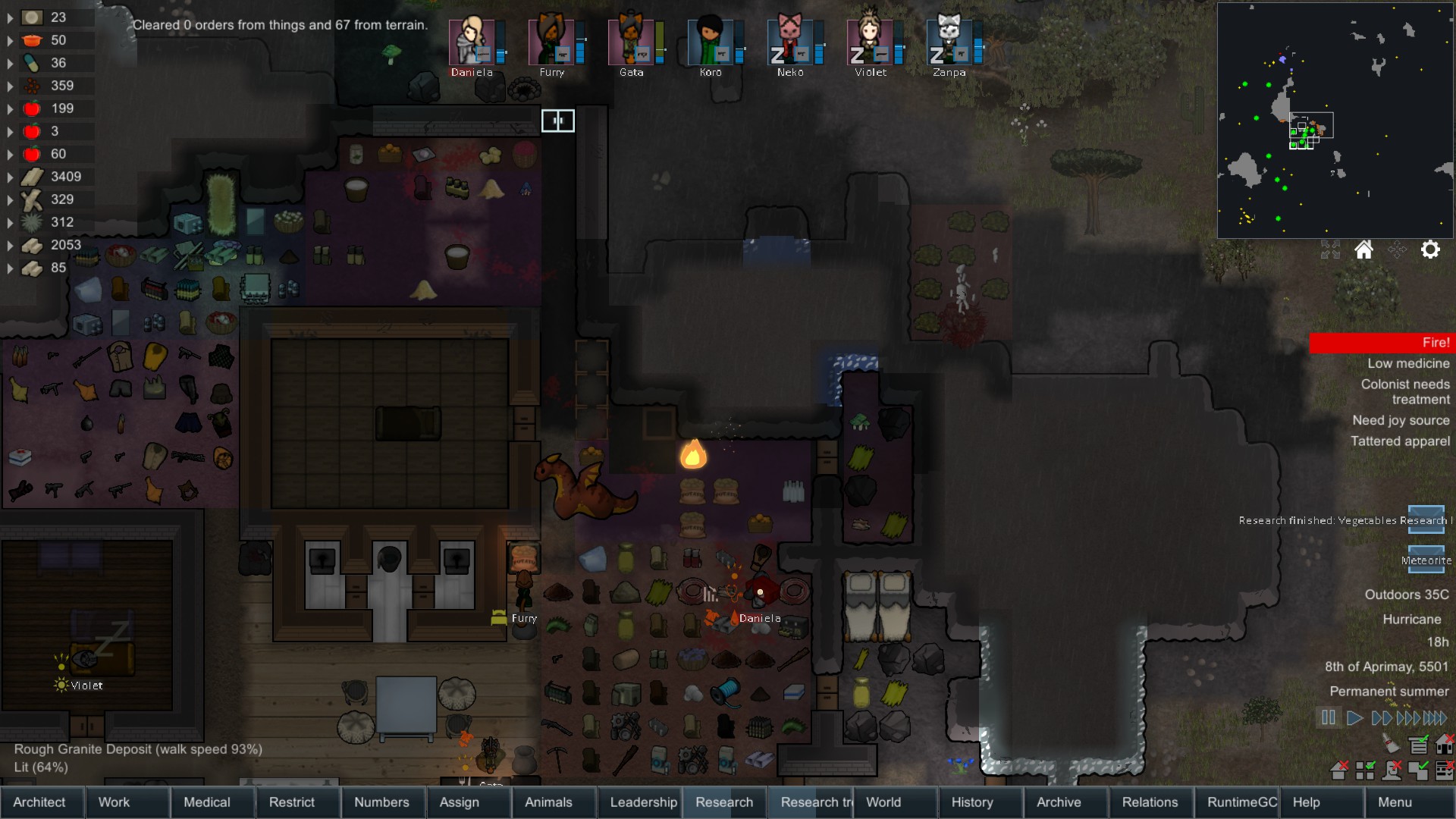
Task: Switch to the Research tree tab
Action: click(813, 802)
